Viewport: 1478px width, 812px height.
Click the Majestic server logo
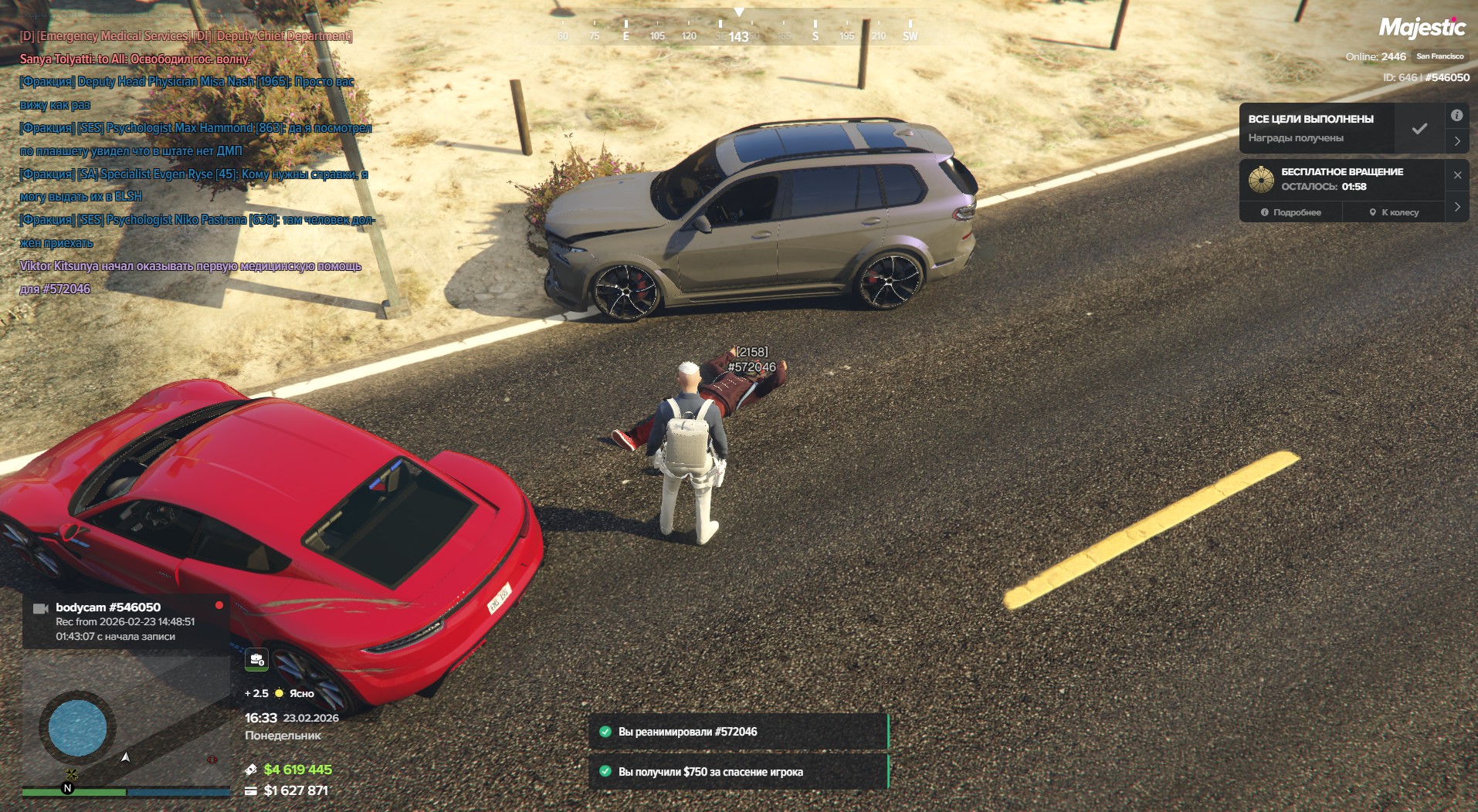(1422, 28)
